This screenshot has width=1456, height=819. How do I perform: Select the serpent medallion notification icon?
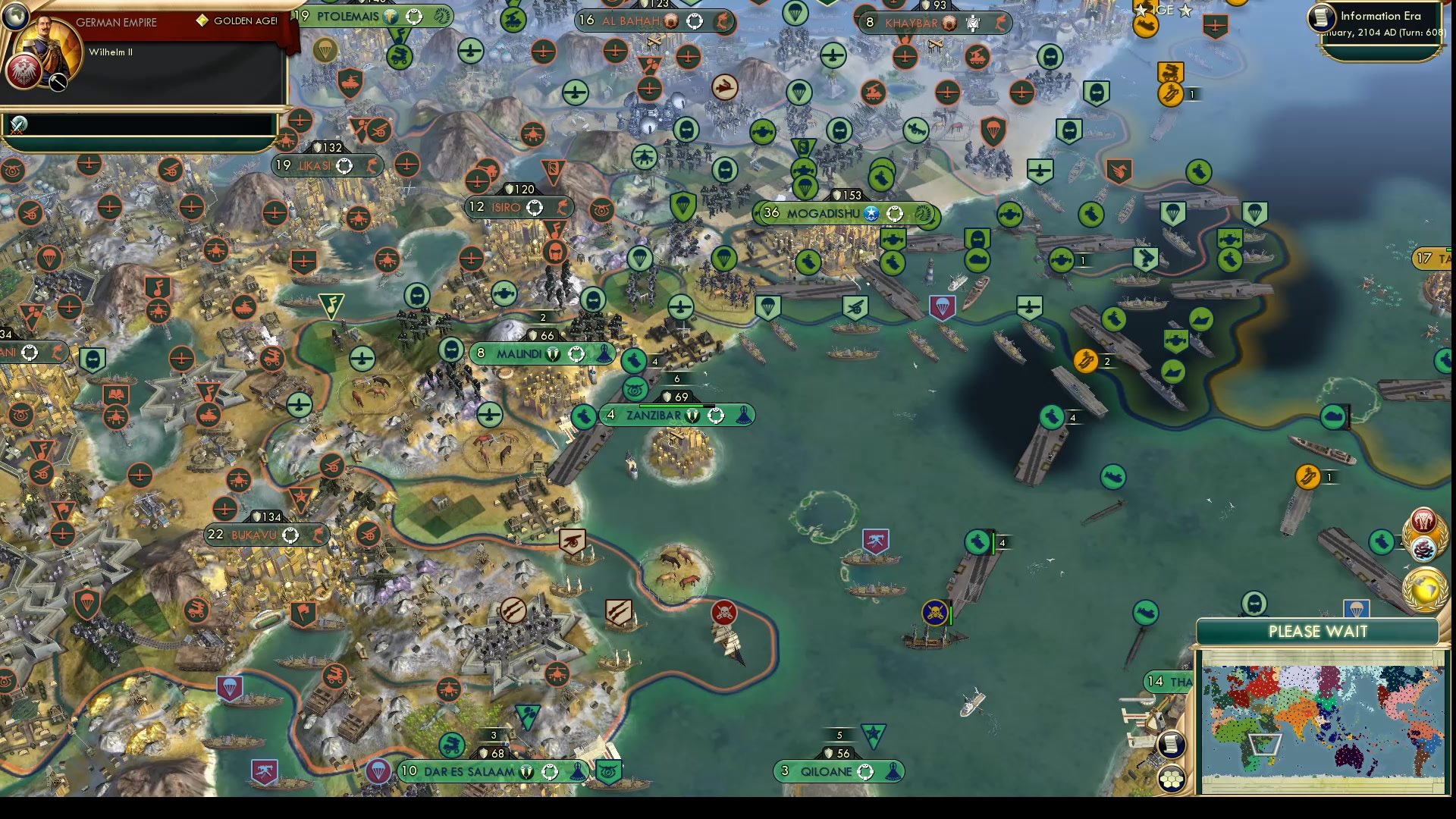1423,550
